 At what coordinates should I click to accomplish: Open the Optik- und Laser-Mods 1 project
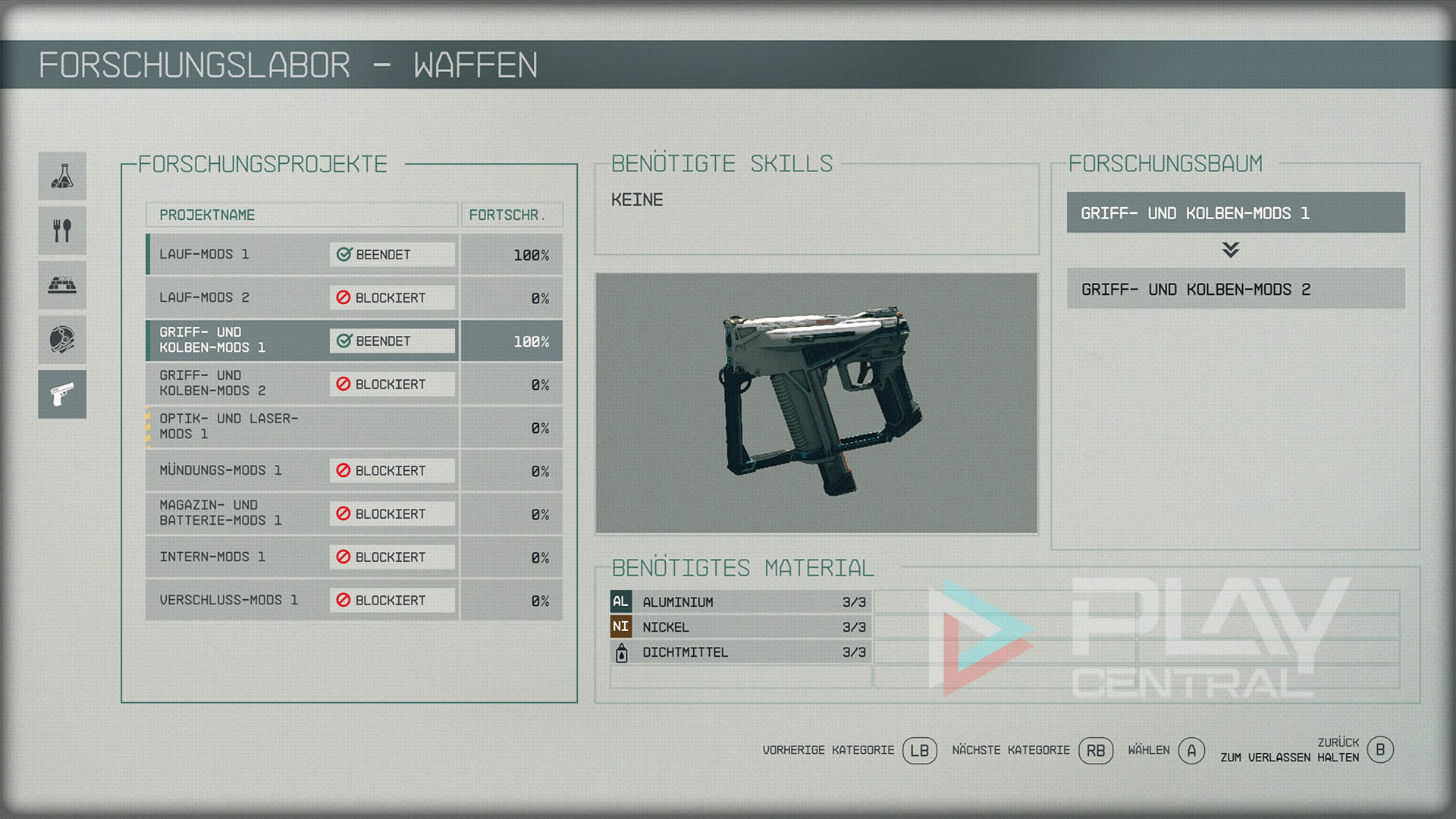(x=302, y=427)
